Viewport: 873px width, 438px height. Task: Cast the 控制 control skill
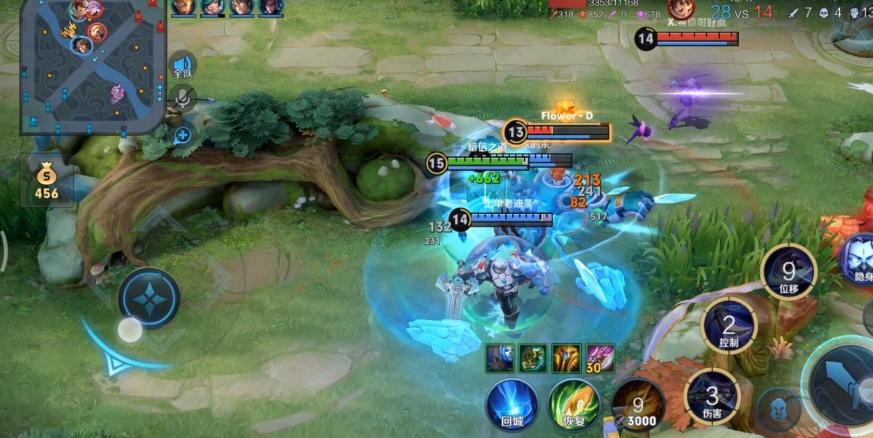coord(729,326)
